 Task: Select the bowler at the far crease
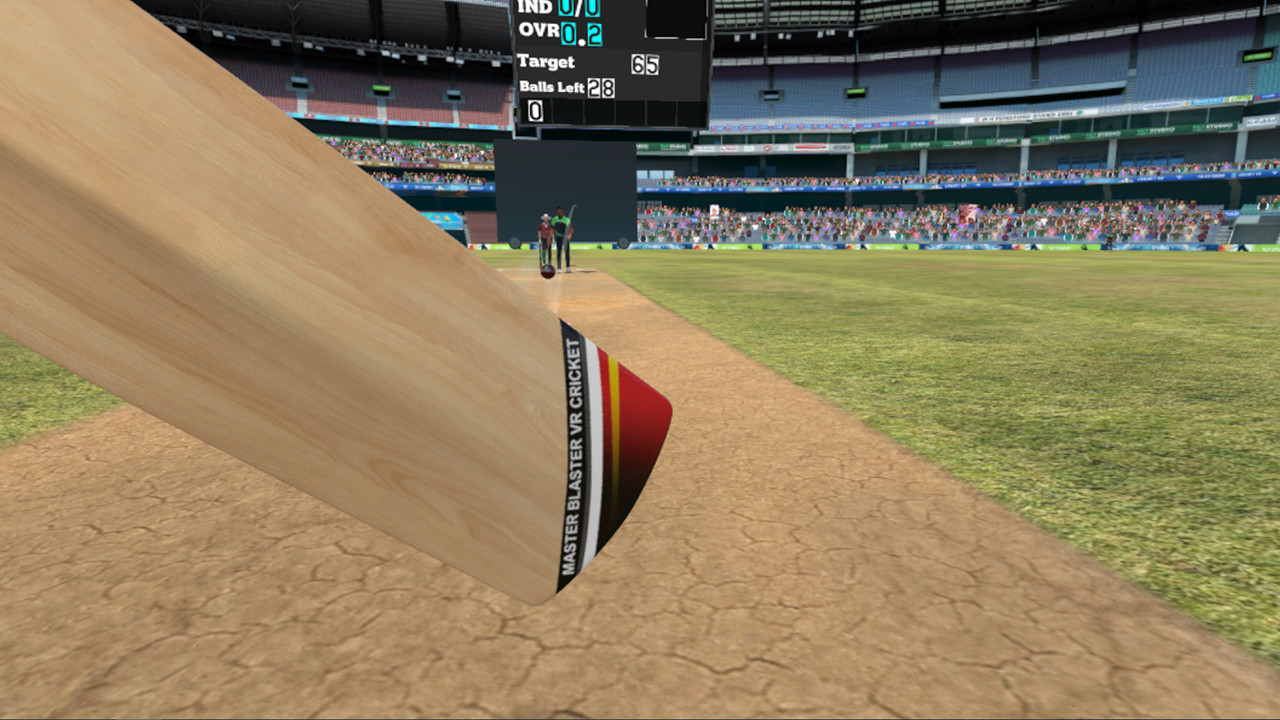coord(561,232)
